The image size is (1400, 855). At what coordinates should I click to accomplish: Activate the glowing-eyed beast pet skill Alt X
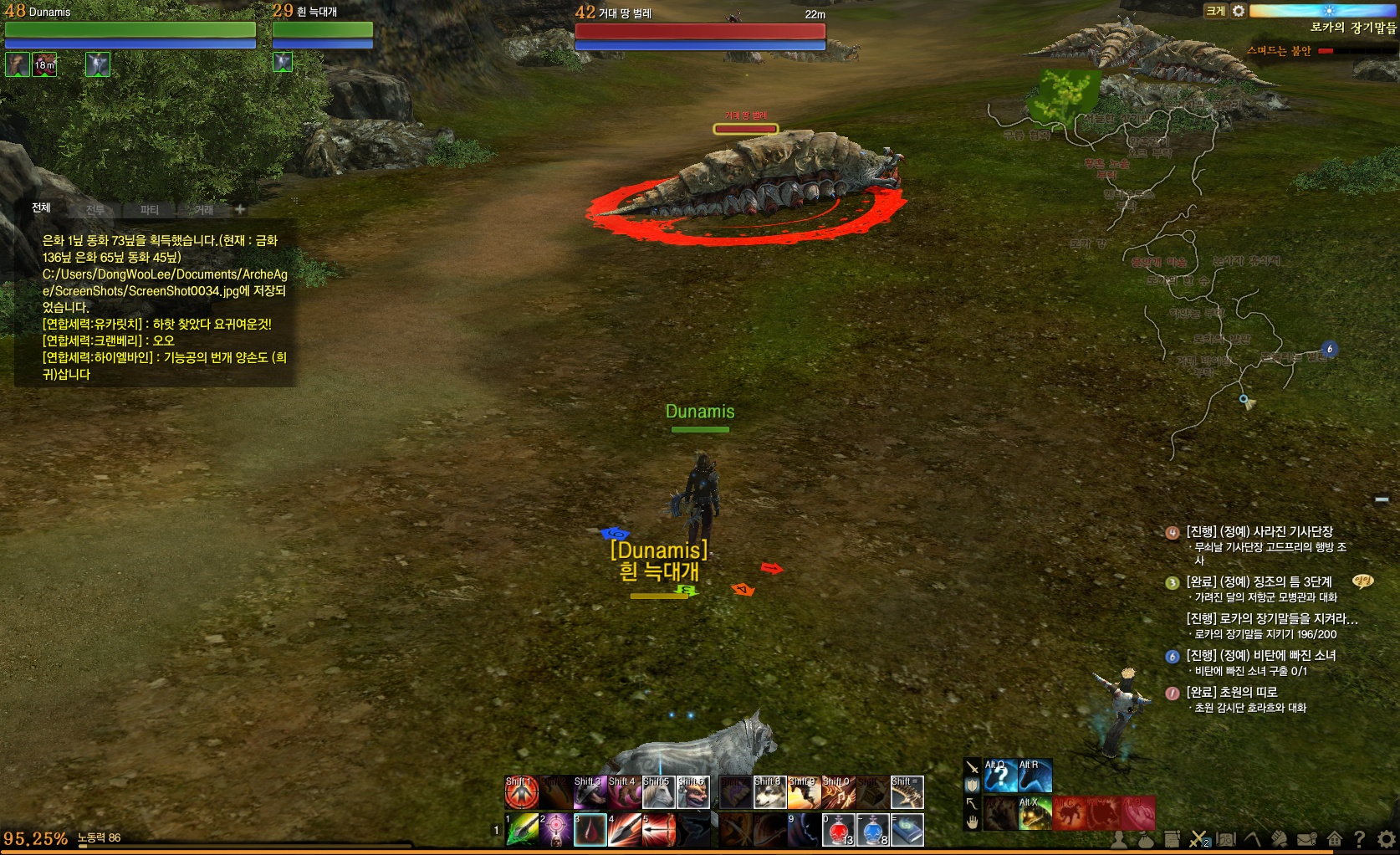(1035, 813)
